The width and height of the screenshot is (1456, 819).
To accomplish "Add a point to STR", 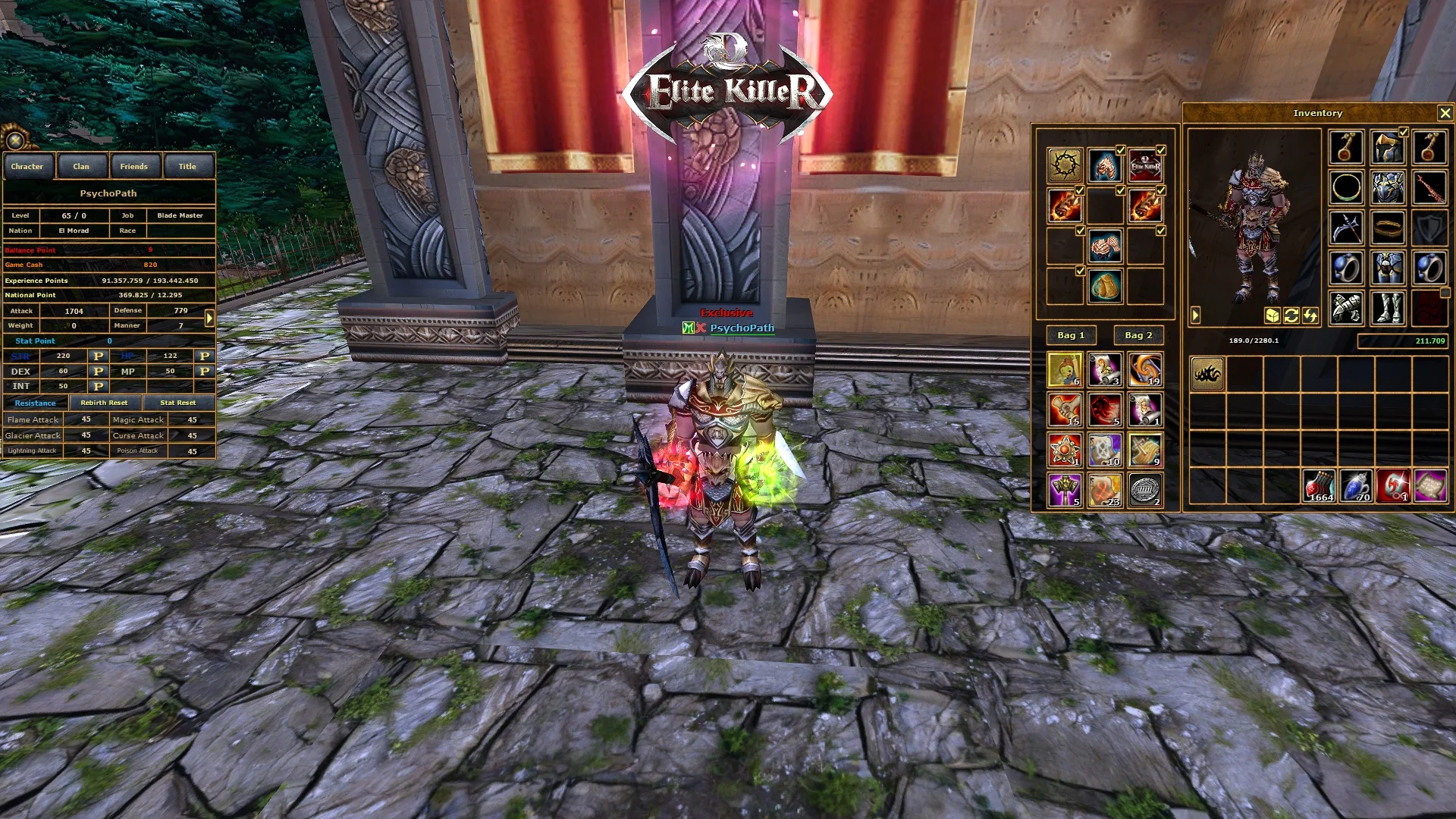I will (x=98, y=356).
